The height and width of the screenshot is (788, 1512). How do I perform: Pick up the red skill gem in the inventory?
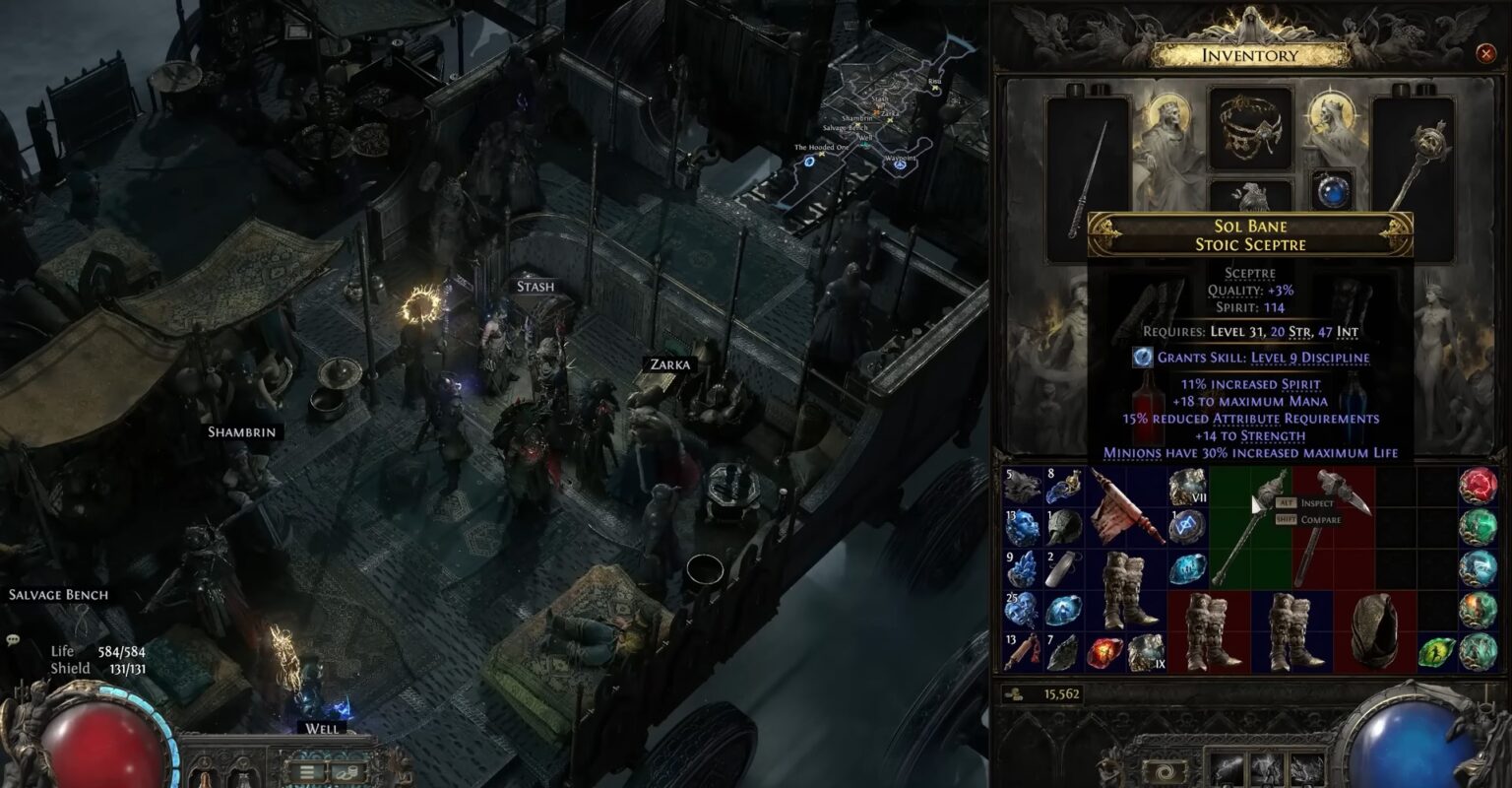[1102, 652]
